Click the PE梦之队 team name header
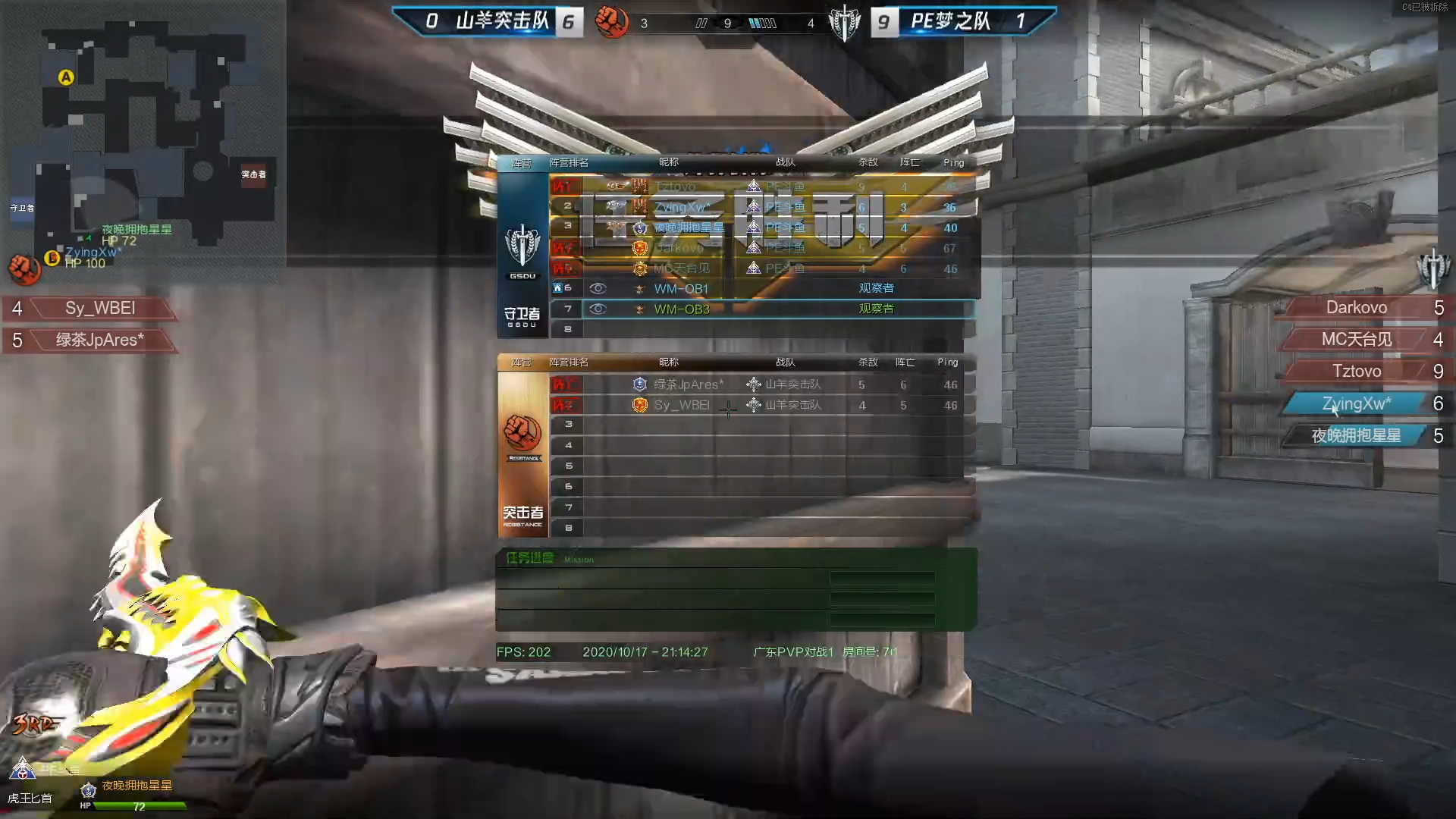Image resolution: width=1456 pixels, height=819 pixels. (950, 21)
